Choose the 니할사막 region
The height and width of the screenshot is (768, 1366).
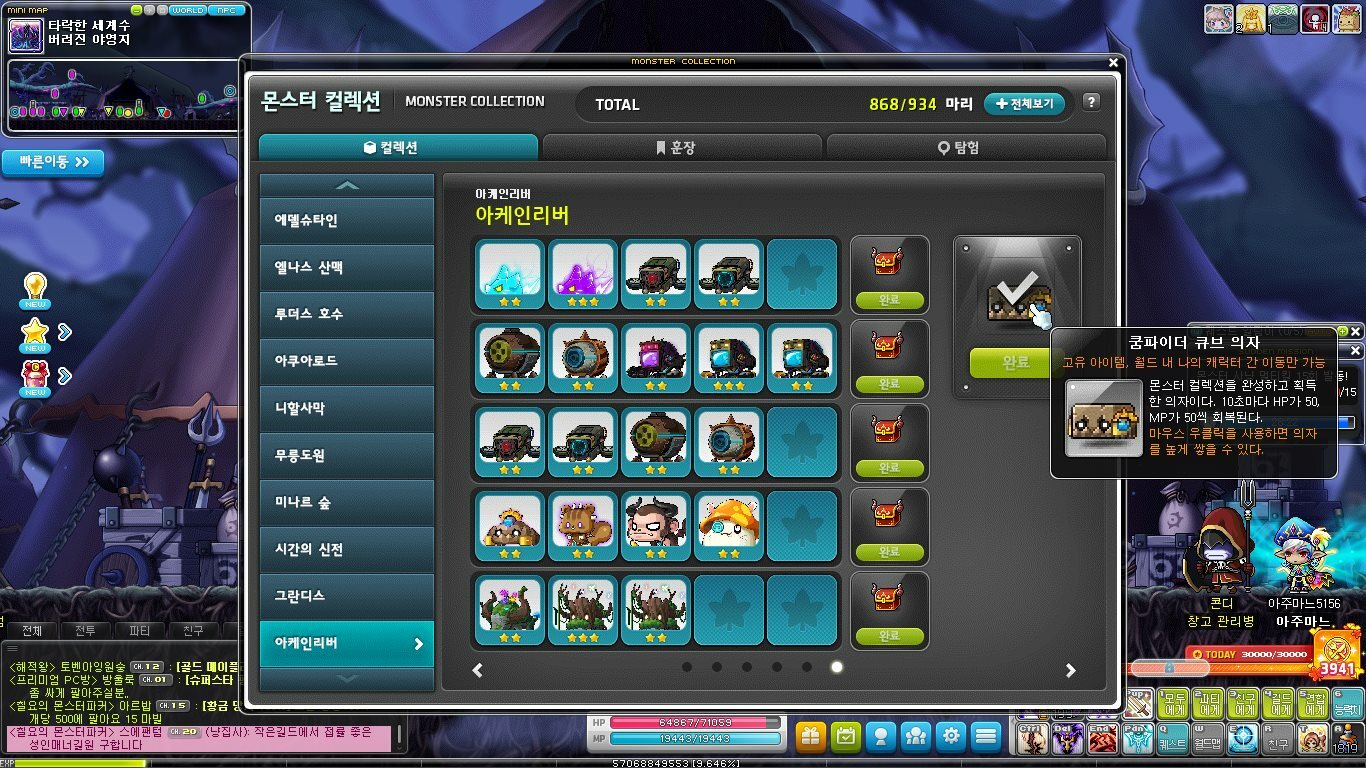point(346,408)
